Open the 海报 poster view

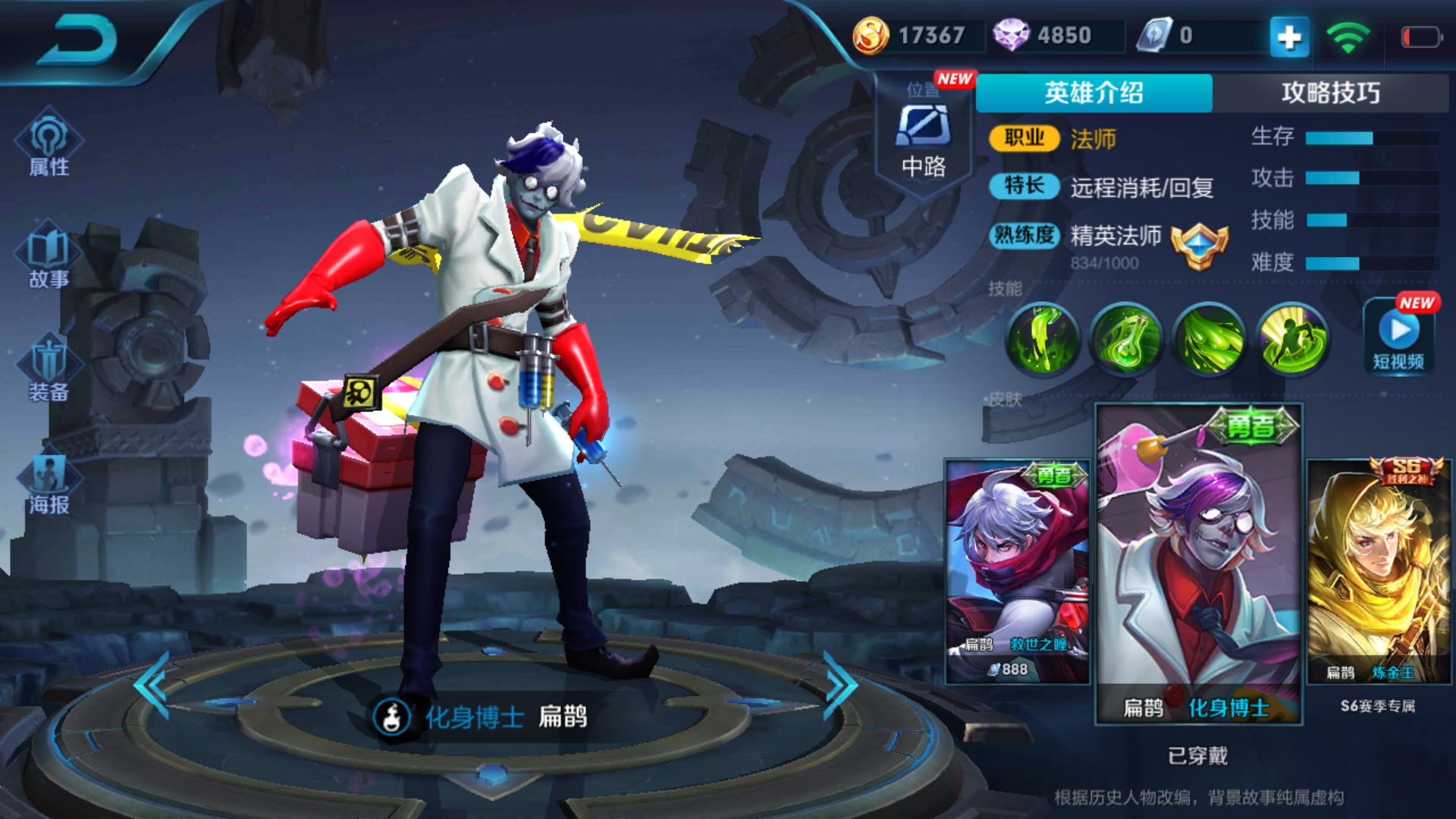click(49, 483)
